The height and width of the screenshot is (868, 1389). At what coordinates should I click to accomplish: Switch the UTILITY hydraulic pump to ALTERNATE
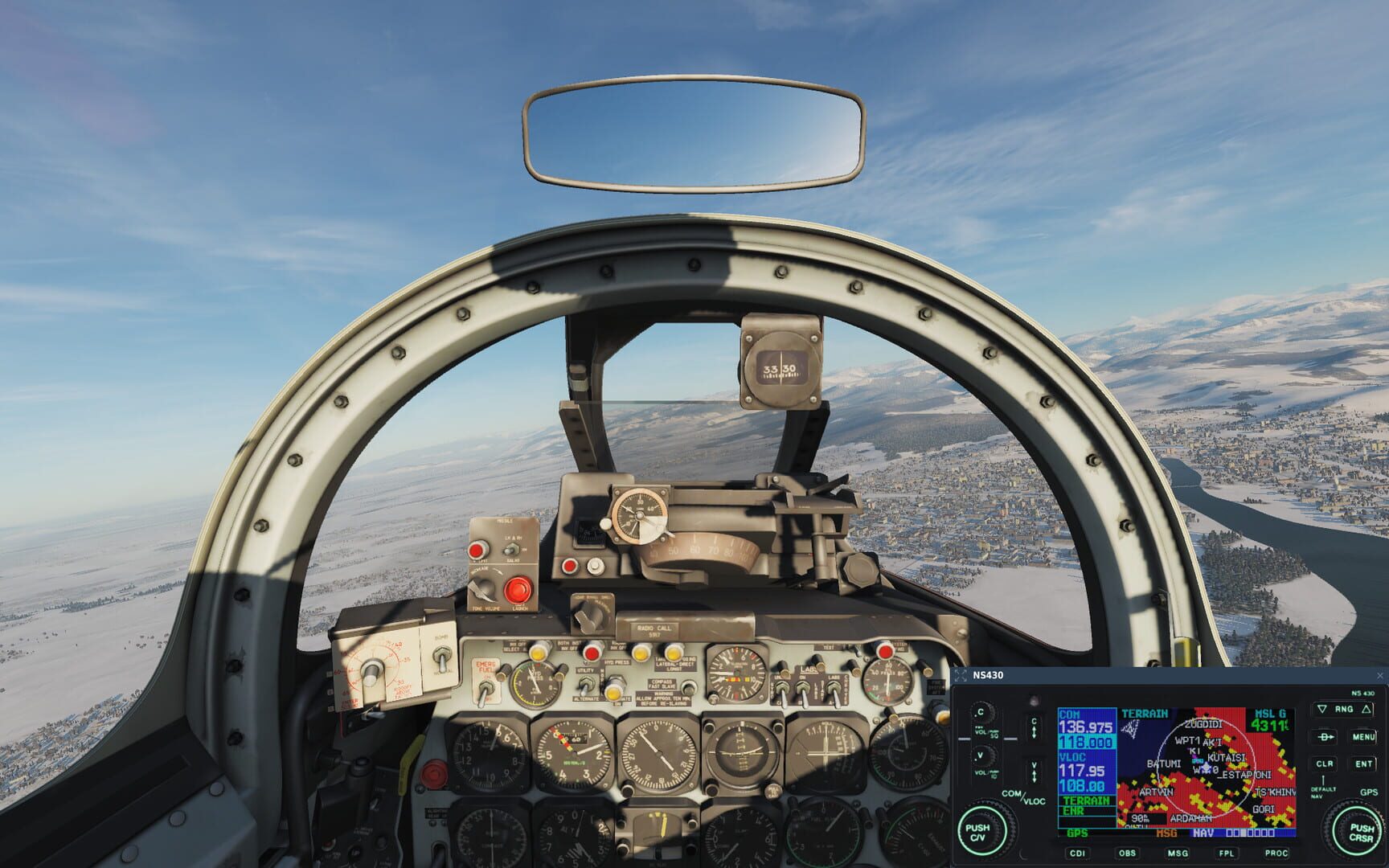[x=588, y=688]
